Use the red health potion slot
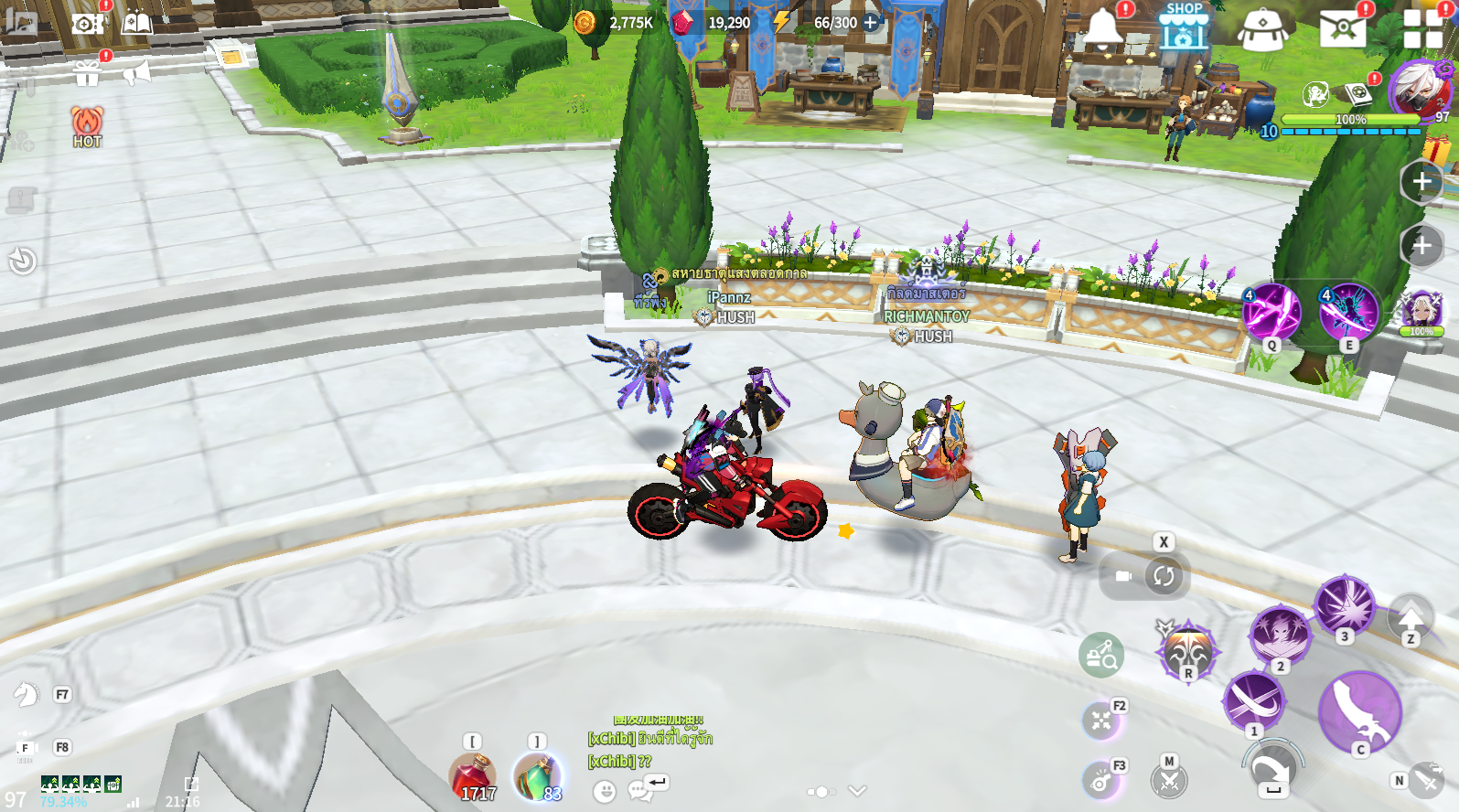The height and width of the screenshot is (812, 1459). point(472,775)
